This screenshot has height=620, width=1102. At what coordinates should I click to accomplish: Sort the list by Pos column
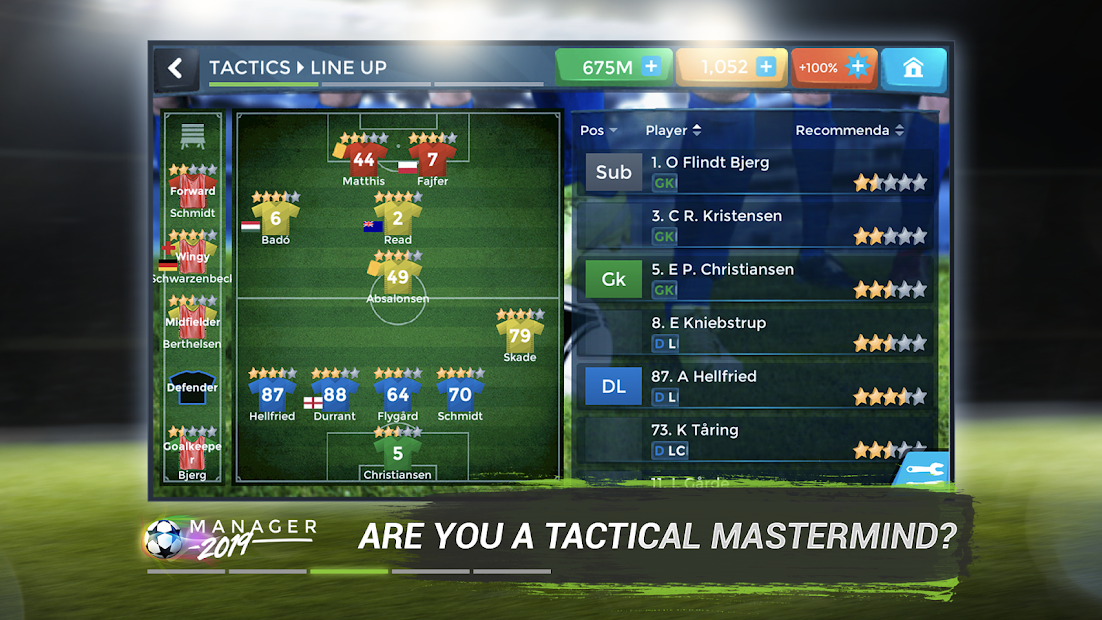(598, 130)
